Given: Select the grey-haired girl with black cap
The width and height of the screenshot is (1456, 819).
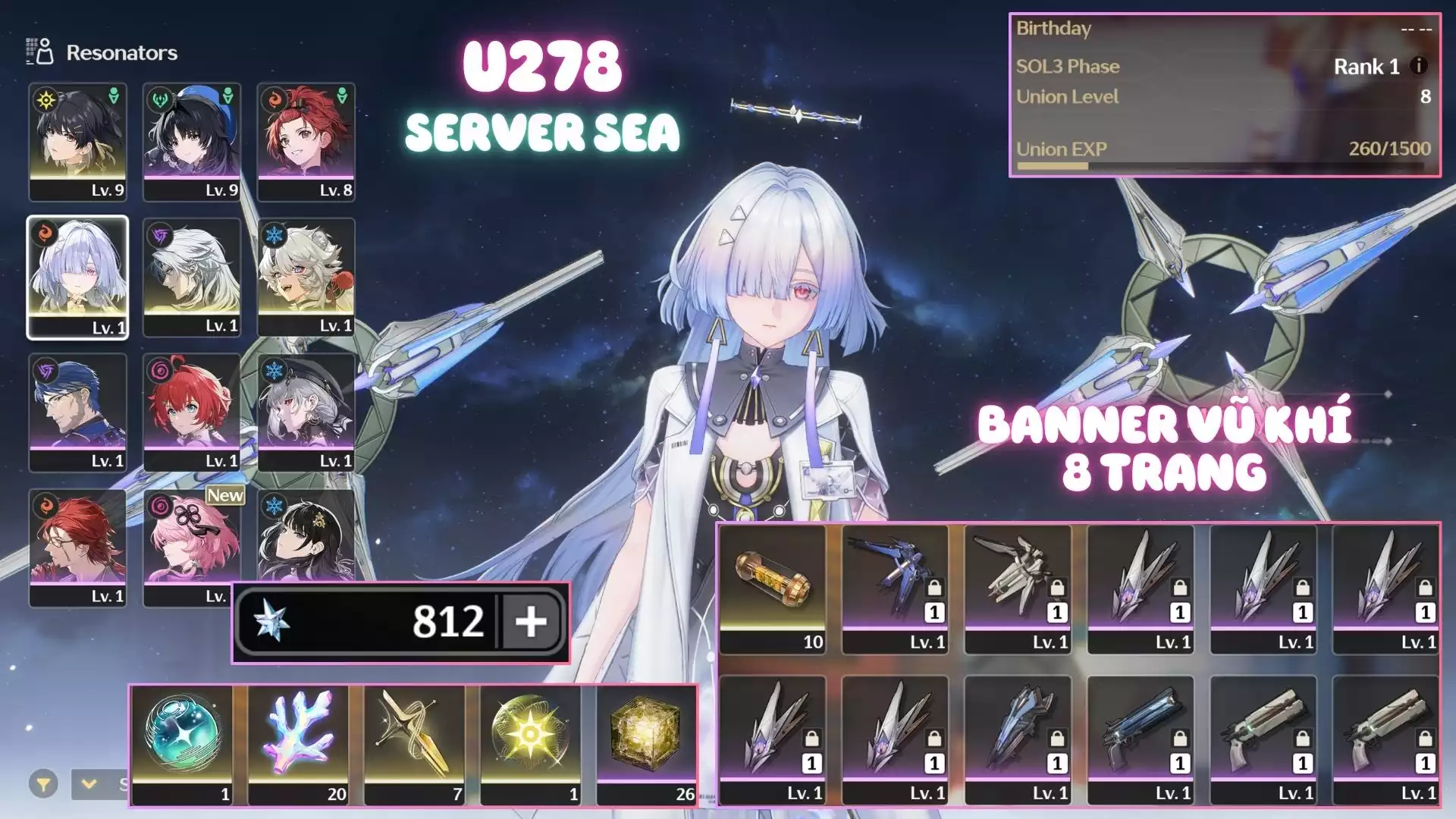Looking at the screenshot, I should pos(306,413).
